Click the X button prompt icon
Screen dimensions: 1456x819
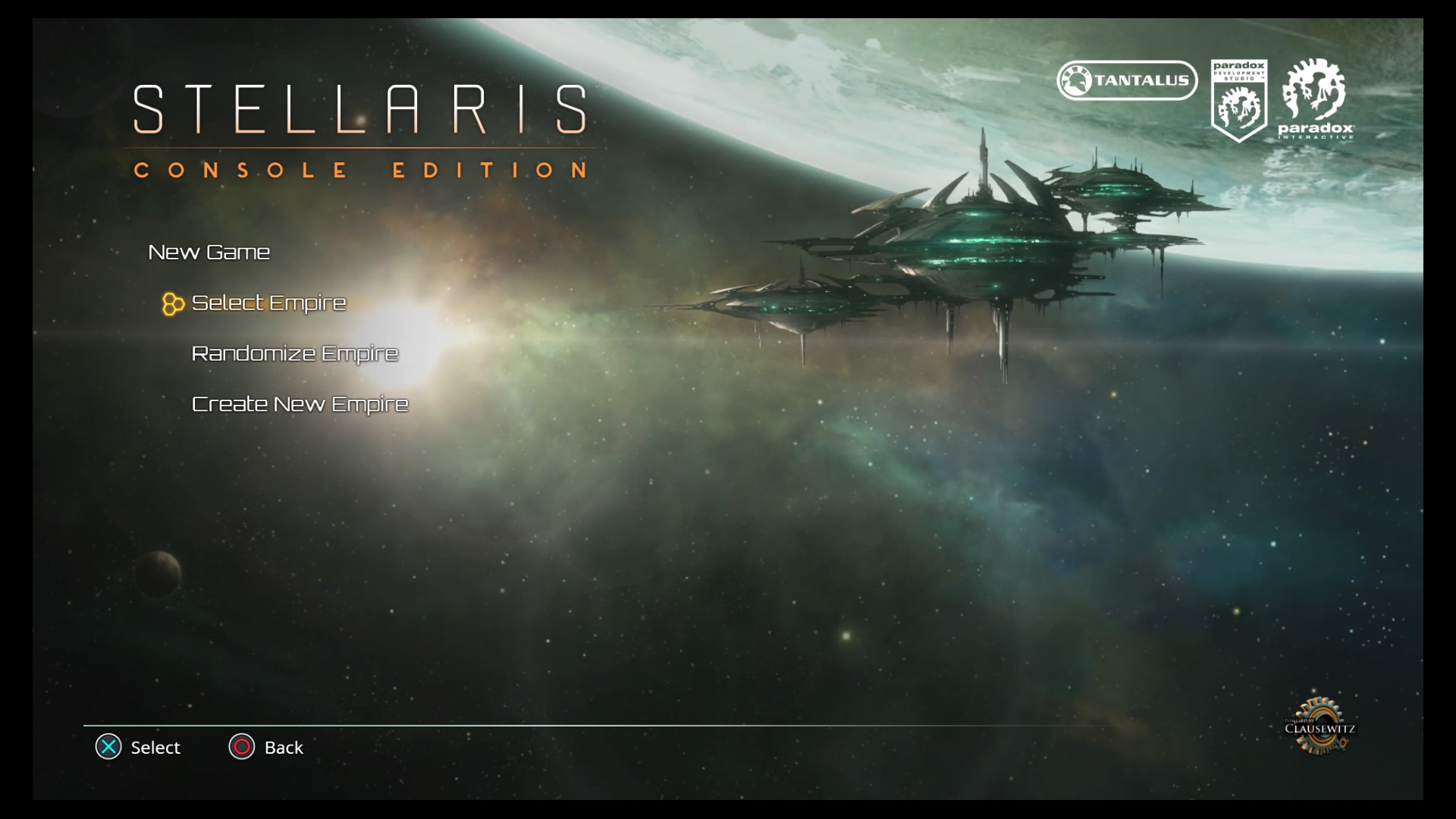click(x=108, y=748)
